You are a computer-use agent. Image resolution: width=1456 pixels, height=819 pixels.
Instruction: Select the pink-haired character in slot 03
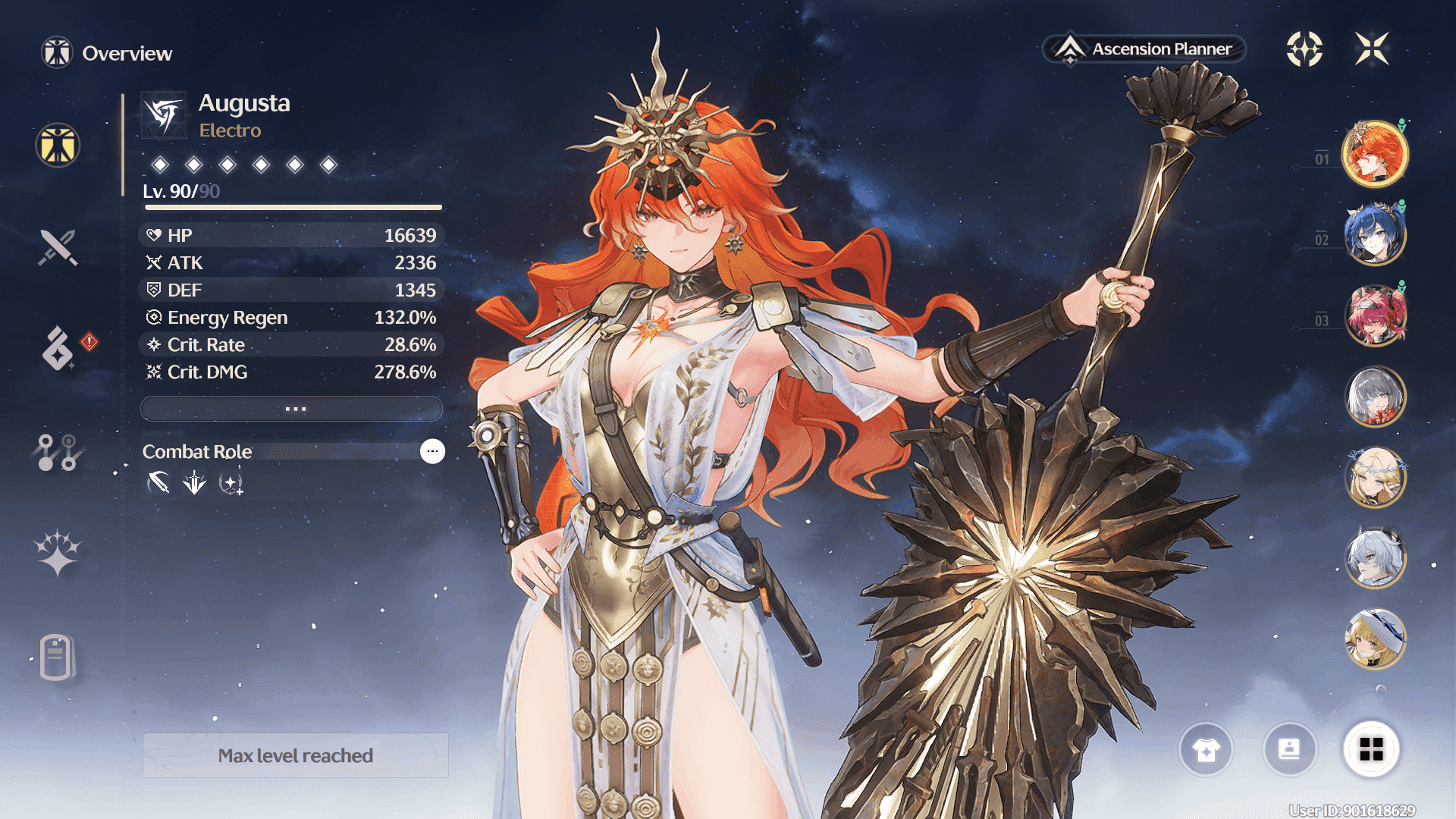click(x=1374, y=315)
